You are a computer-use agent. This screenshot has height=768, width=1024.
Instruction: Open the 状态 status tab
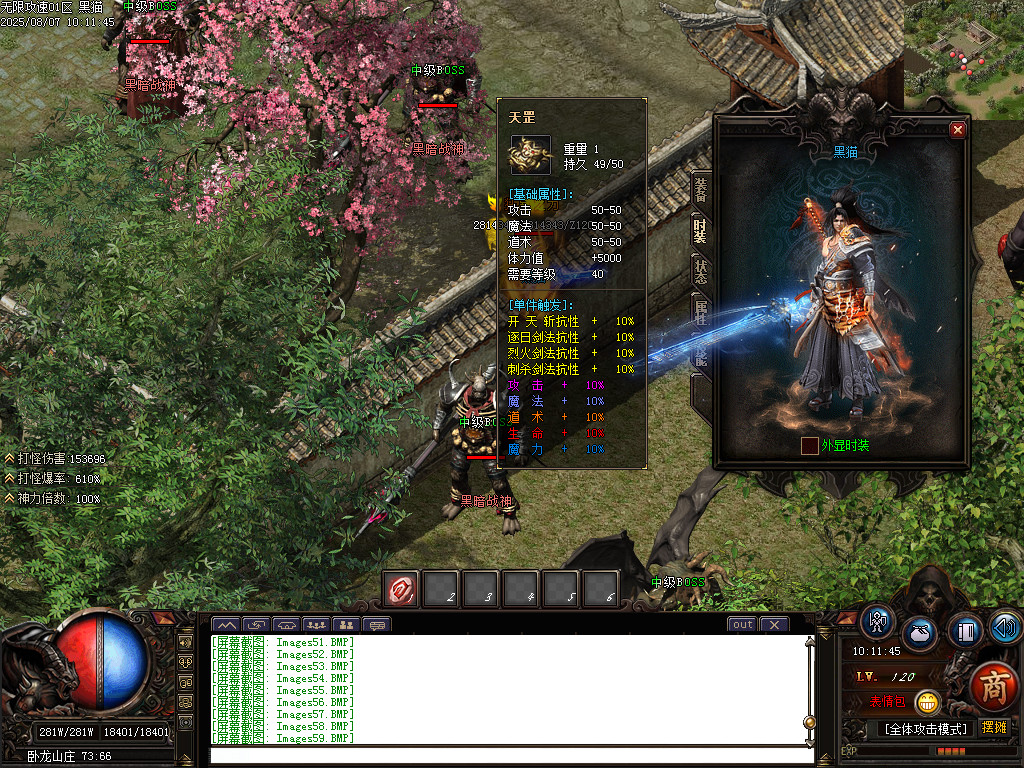700,273
